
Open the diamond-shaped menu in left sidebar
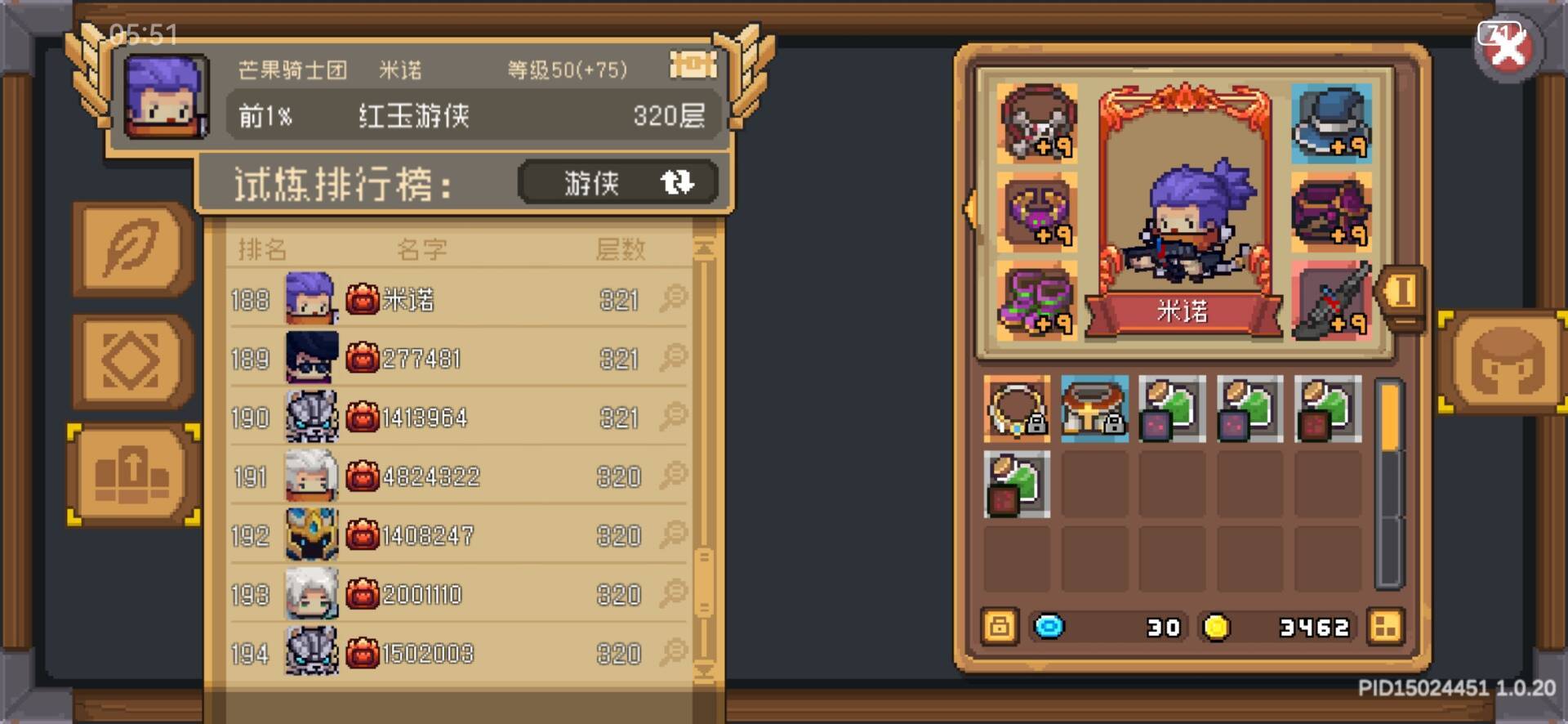(x=133, y=360)
